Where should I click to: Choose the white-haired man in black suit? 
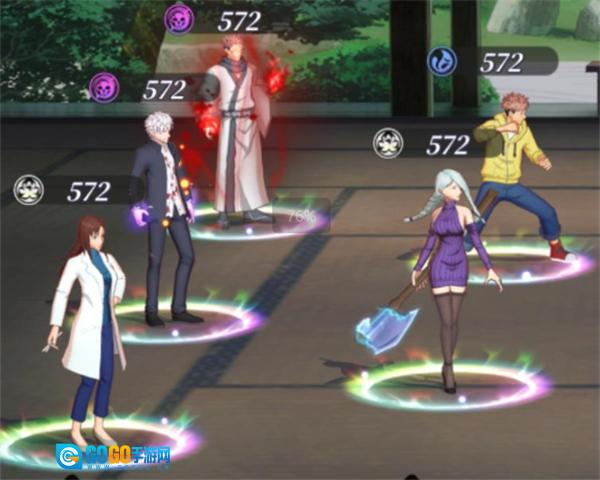pyautogui.click(x=167, y=220)
